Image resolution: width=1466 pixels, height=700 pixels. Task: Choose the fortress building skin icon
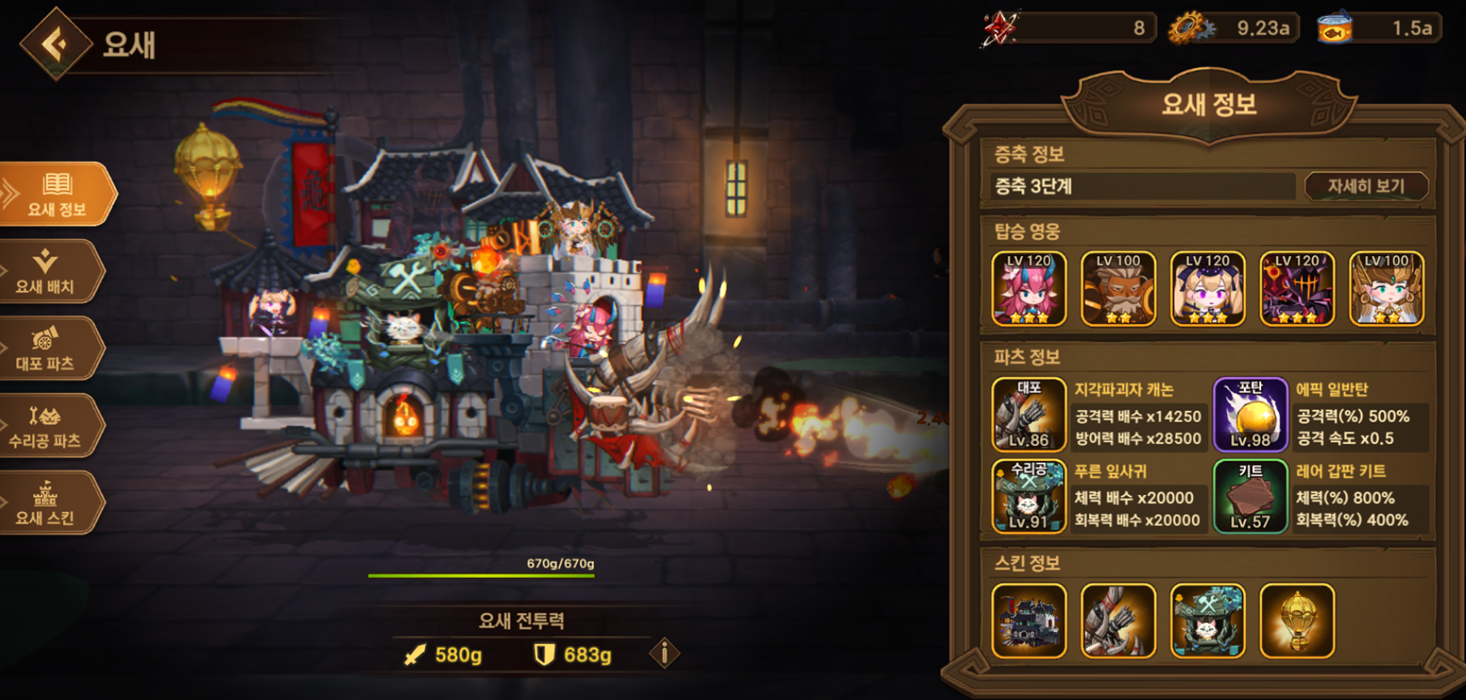(1029, 621)
